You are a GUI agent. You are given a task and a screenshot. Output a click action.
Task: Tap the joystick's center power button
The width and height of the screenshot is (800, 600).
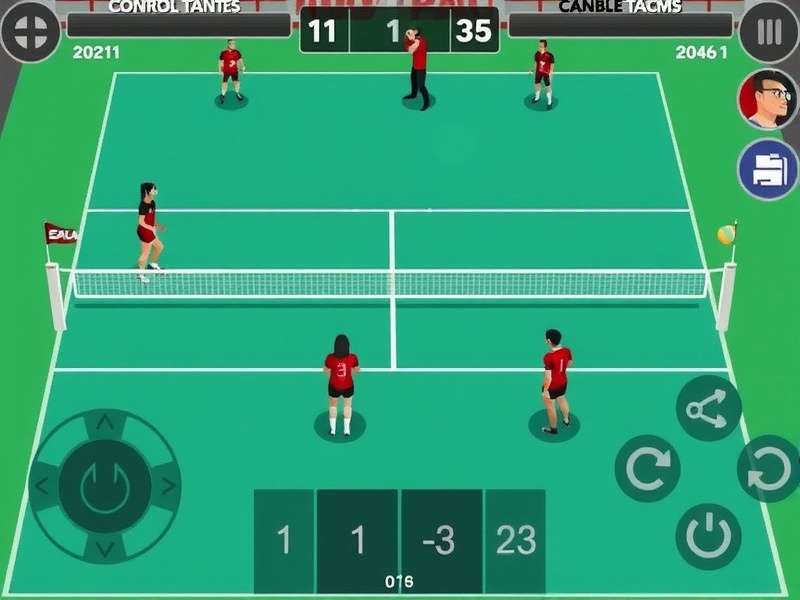click(104, 486)
